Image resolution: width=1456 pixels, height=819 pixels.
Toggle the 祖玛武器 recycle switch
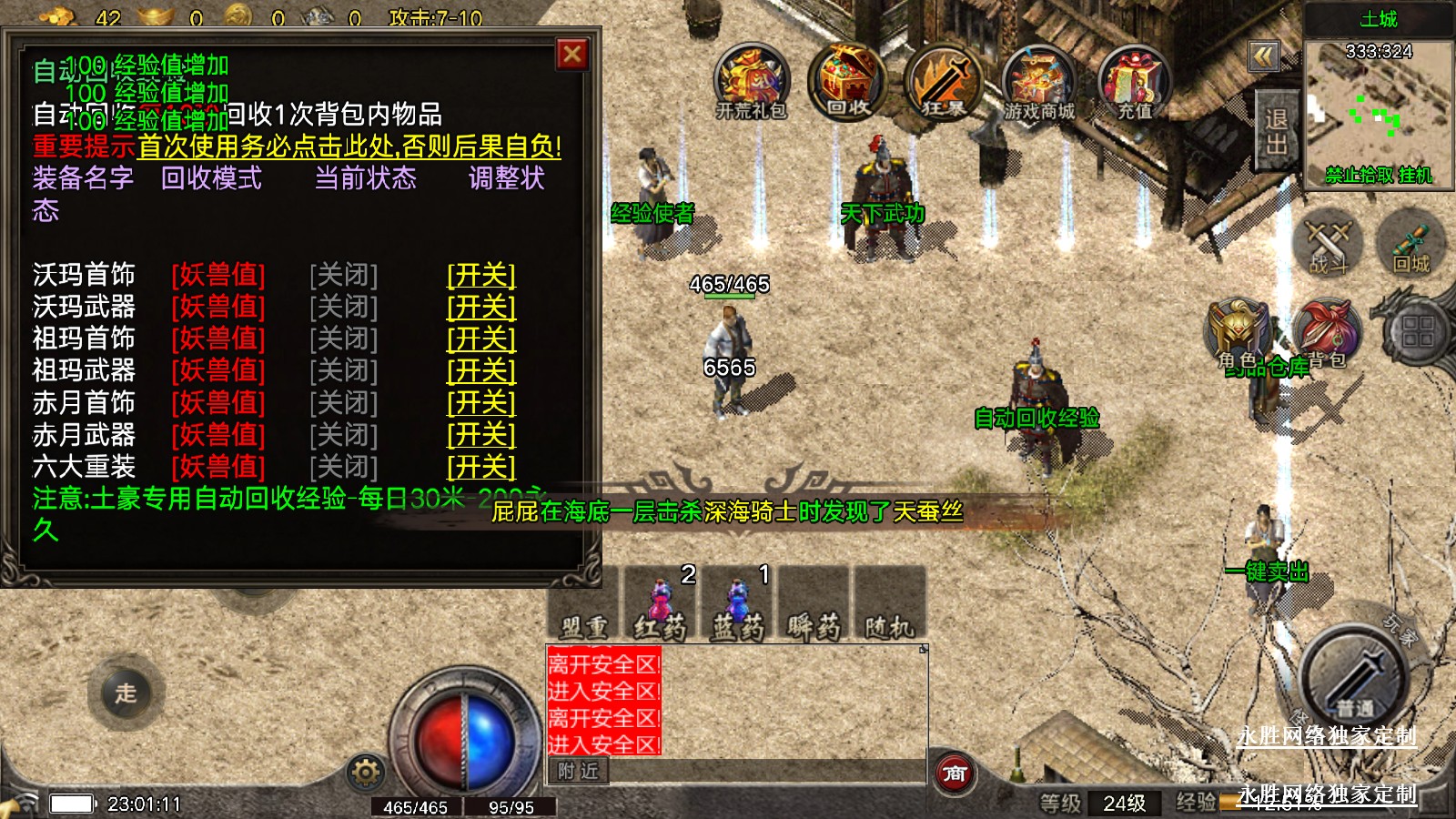481,370
